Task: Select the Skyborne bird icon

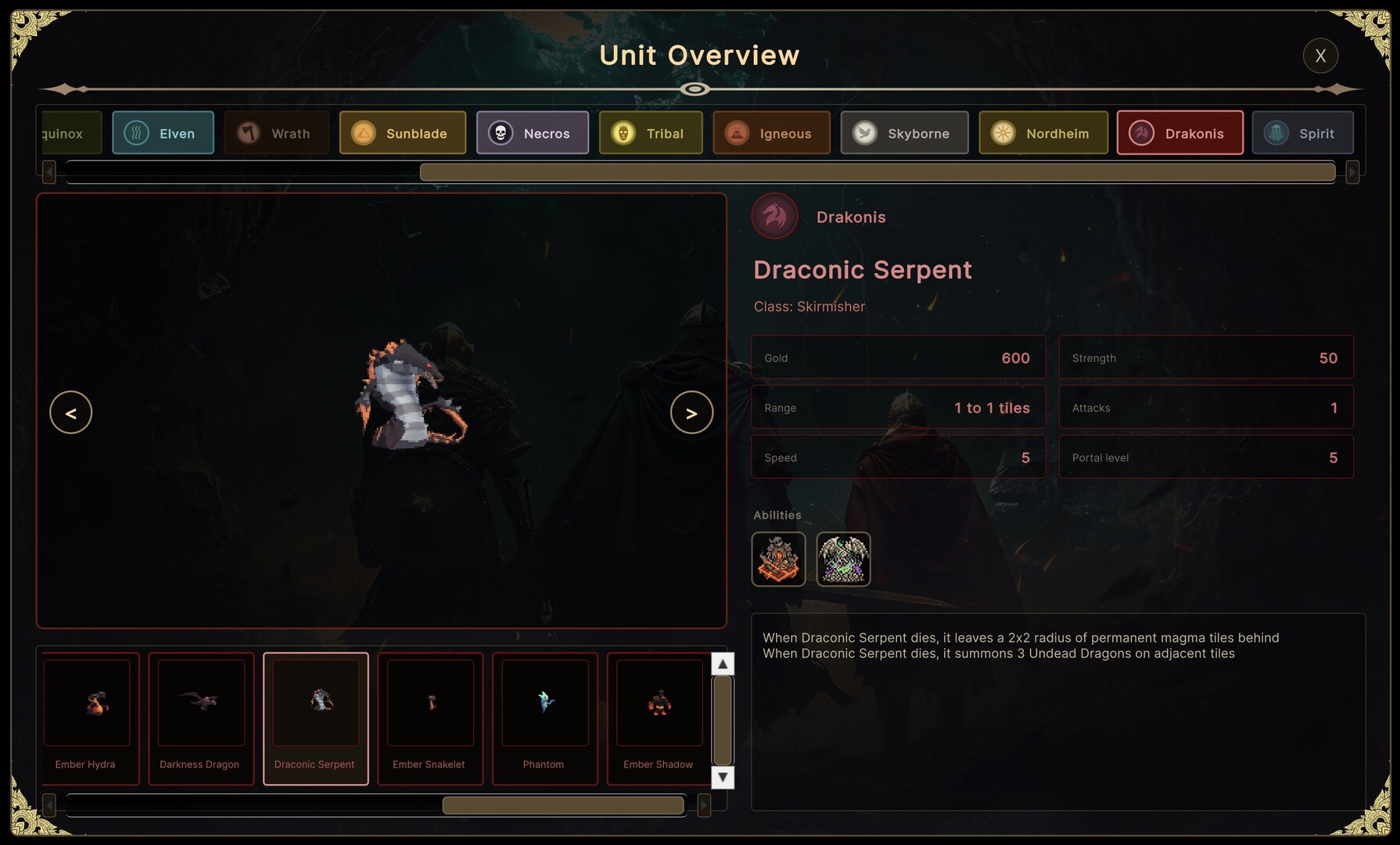Action: tap(863, 133)
